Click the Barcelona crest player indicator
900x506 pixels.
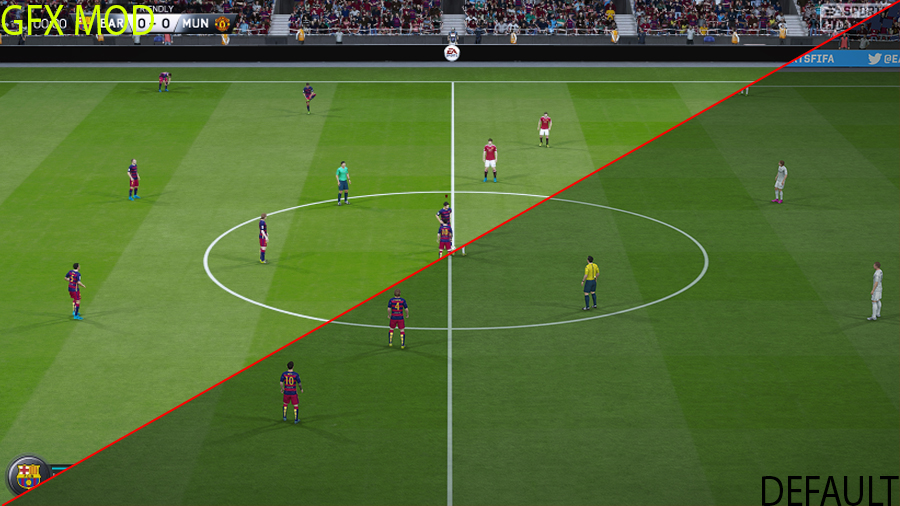tap(28, 474)
